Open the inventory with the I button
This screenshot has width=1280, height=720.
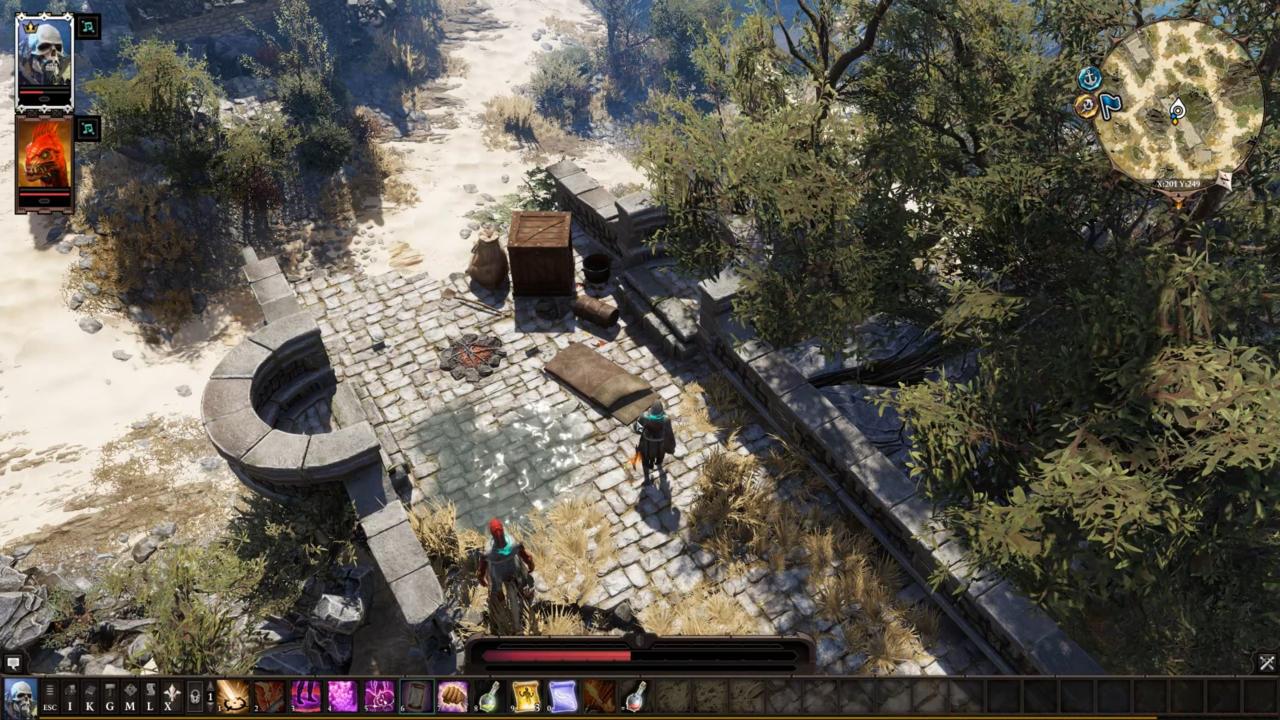[70, 696]
